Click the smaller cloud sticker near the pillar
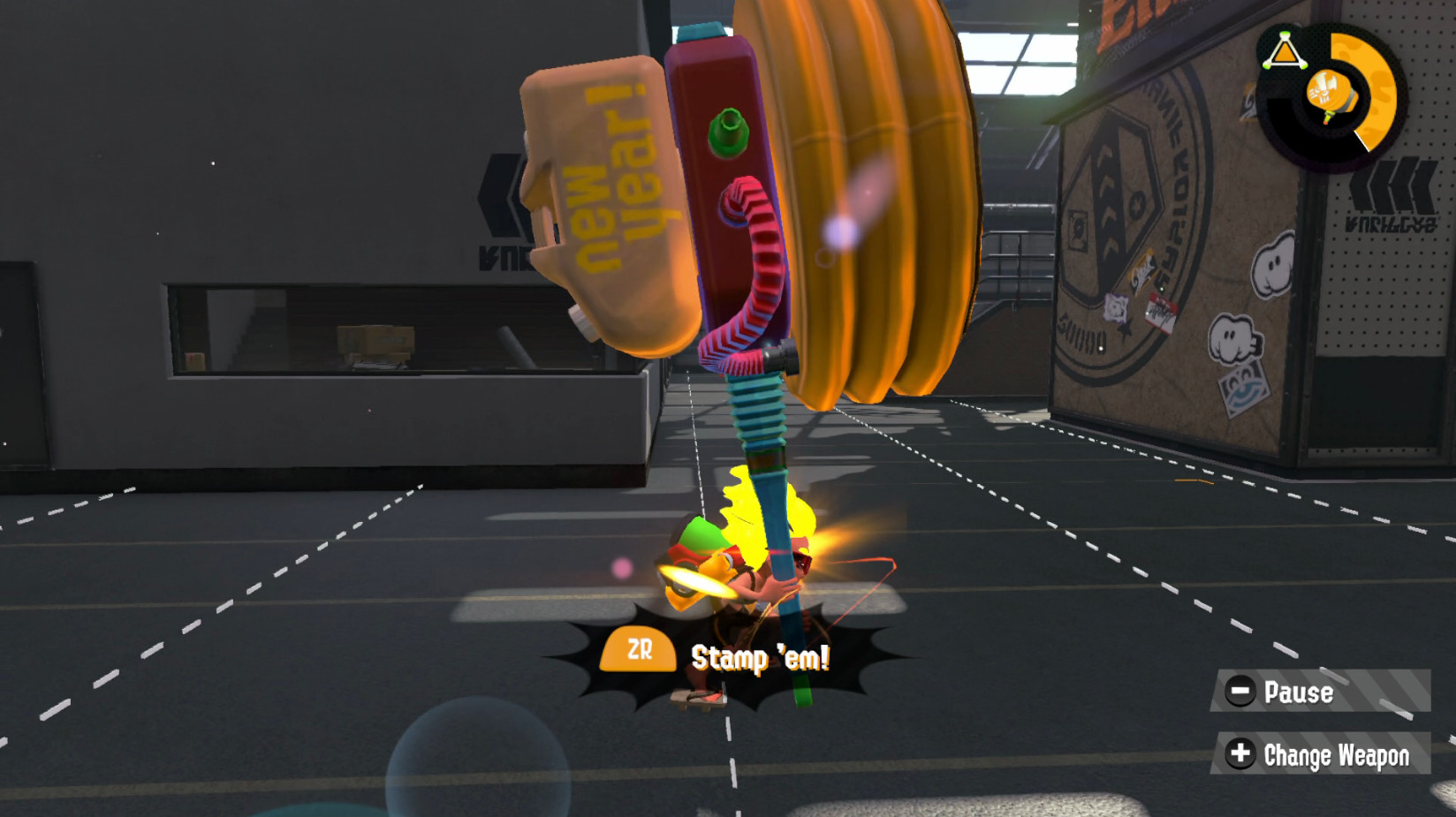 (x=1232, y=336)
